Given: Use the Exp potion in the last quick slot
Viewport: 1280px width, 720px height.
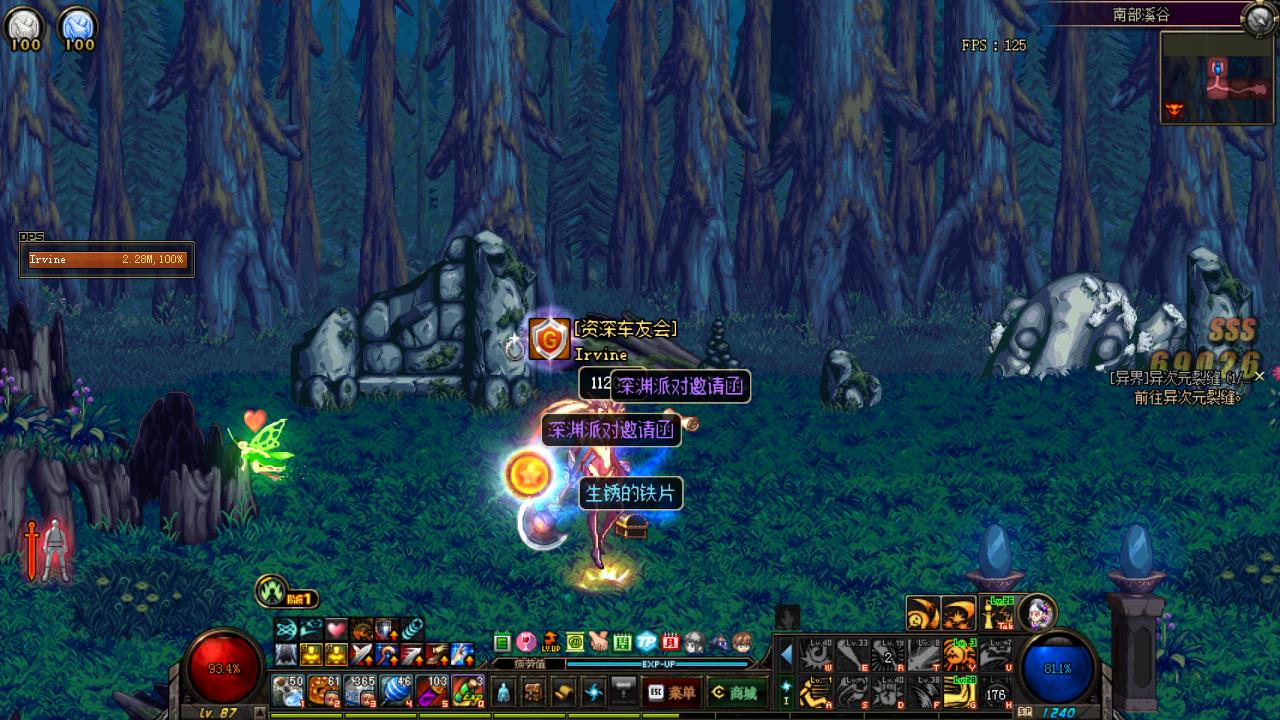Looking at the screenshot, I should [467, 690].
